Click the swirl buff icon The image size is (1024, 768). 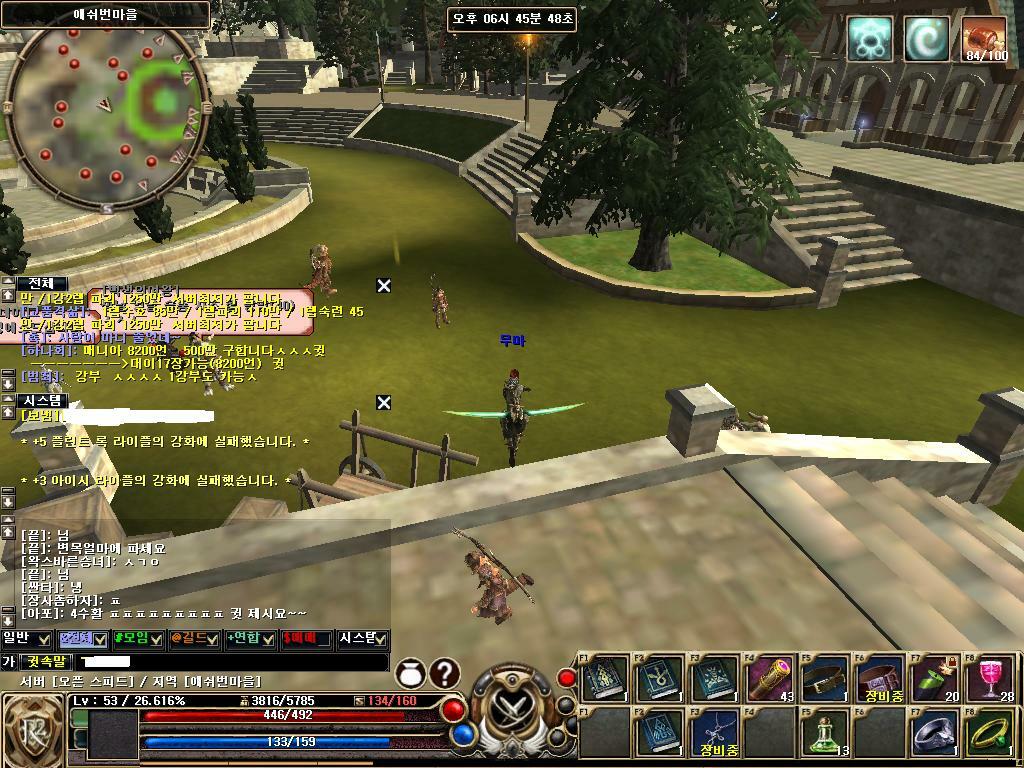pyautogui.click(x=927, y=38)
